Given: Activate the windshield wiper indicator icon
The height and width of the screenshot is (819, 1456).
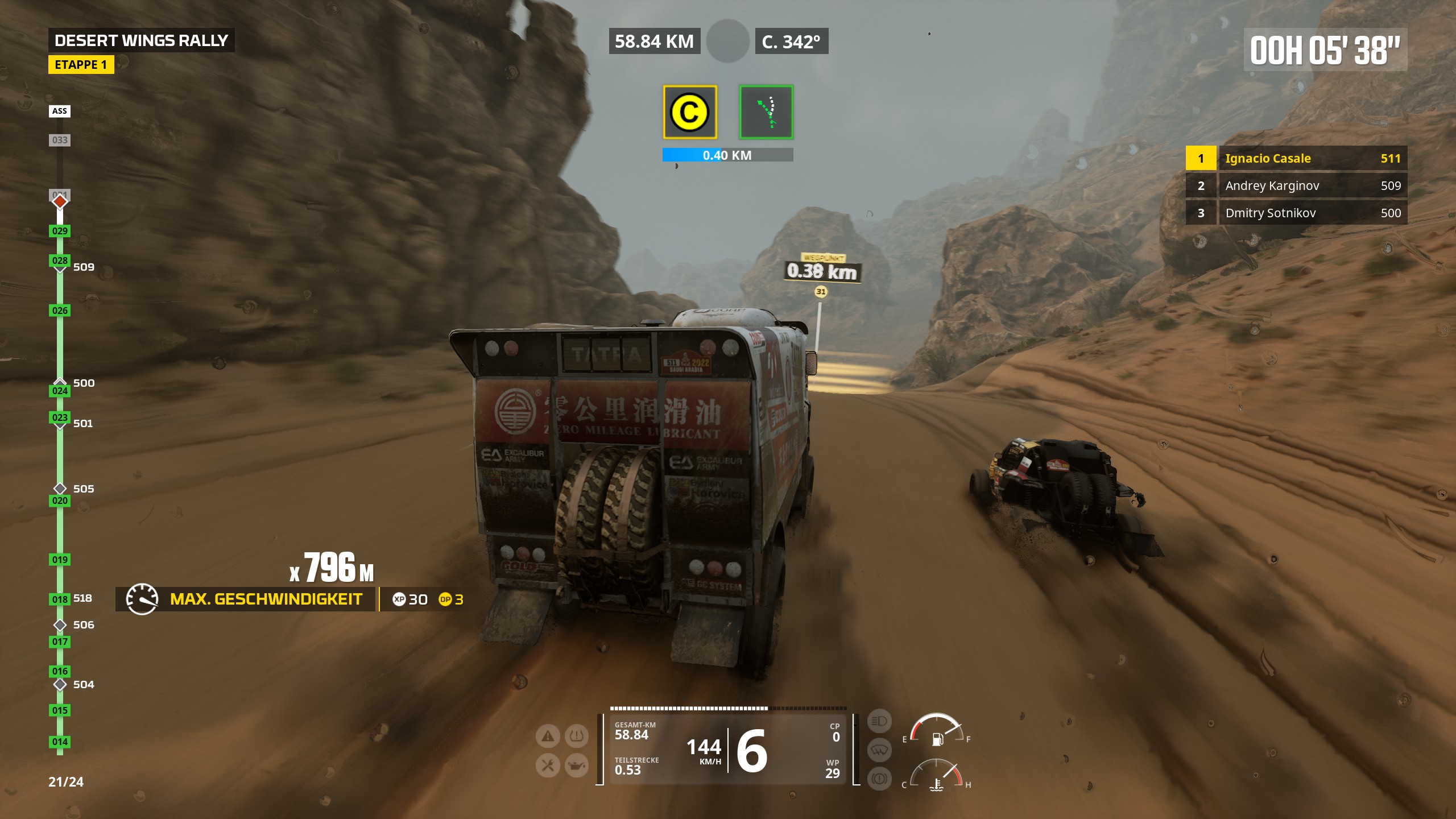Looking at the screenshot, I should click(879, 750).
